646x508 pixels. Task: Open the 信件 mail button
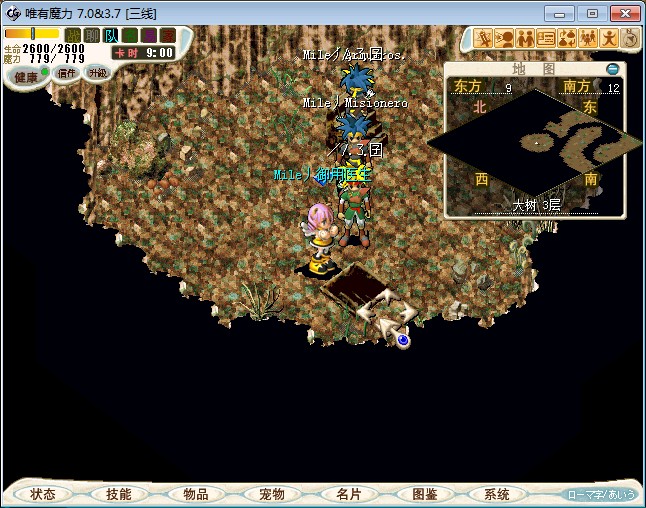[67, 73]
